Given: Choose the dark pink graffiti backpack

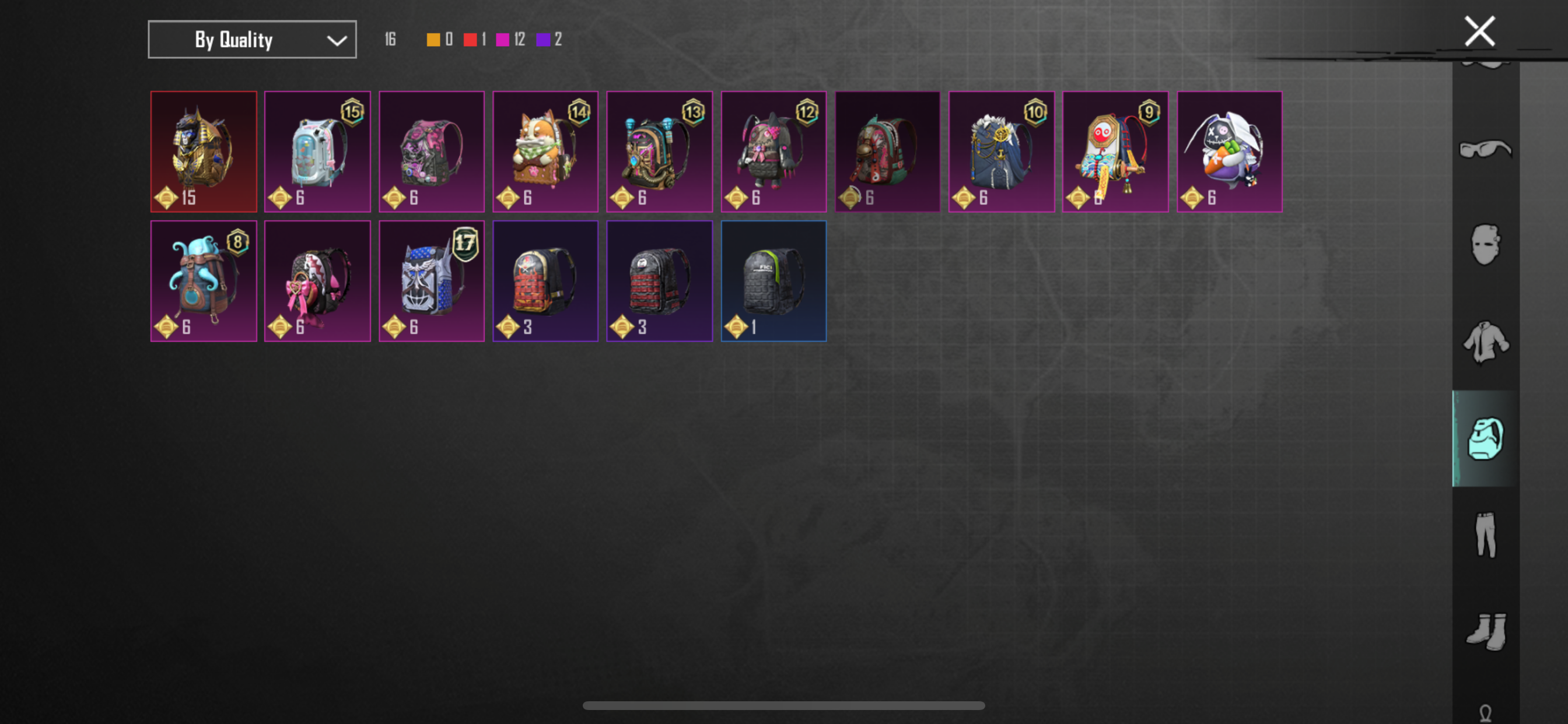Looking at the screenshot, I should point(431,152).
